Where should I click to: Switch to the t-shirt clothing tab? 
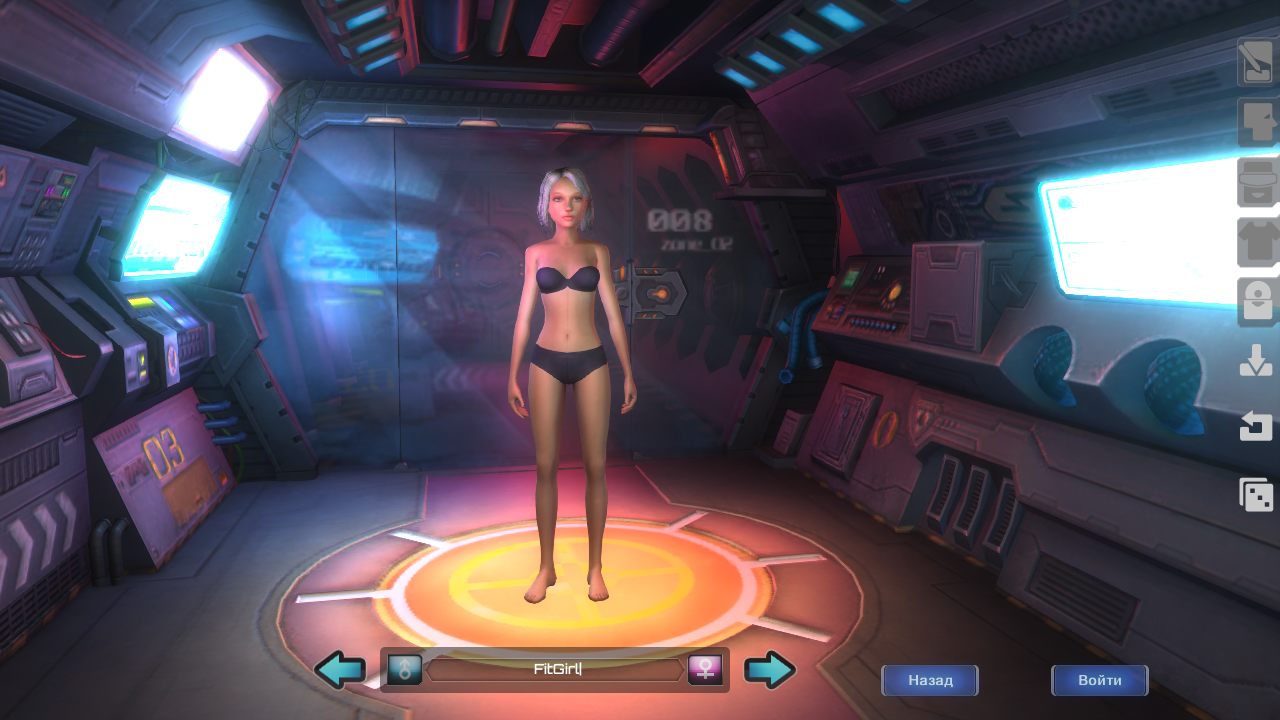1255,242
